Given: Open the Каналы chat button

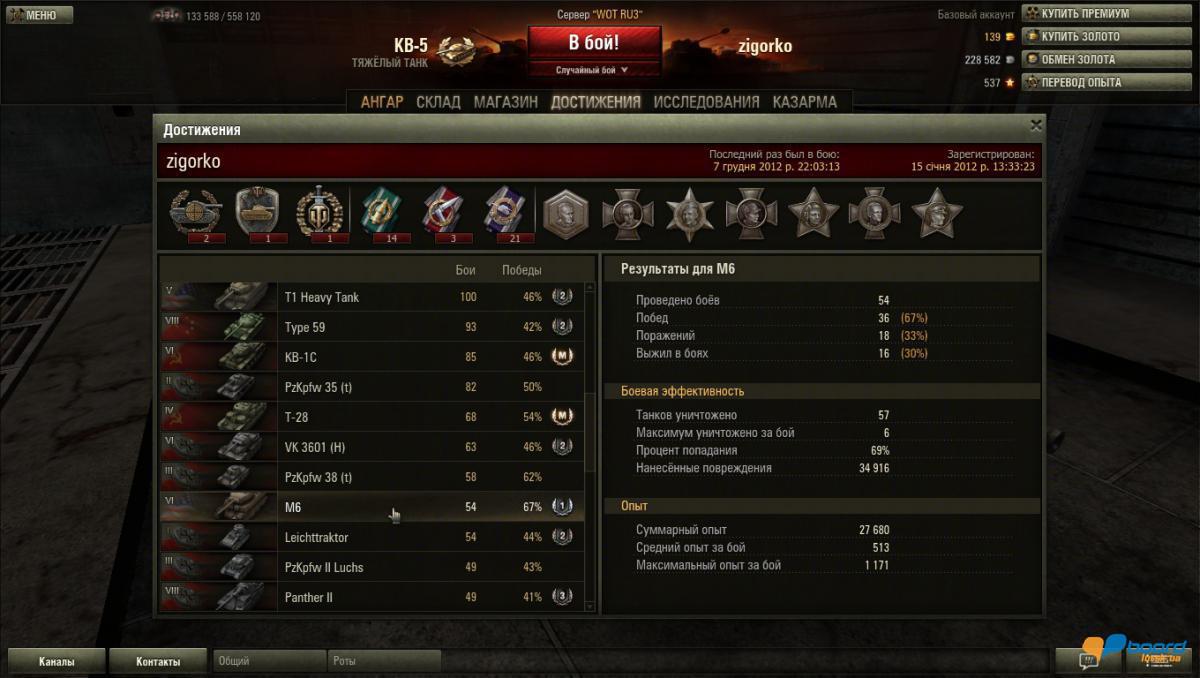Looking at the screenshot, I should (x=56, y=661).
